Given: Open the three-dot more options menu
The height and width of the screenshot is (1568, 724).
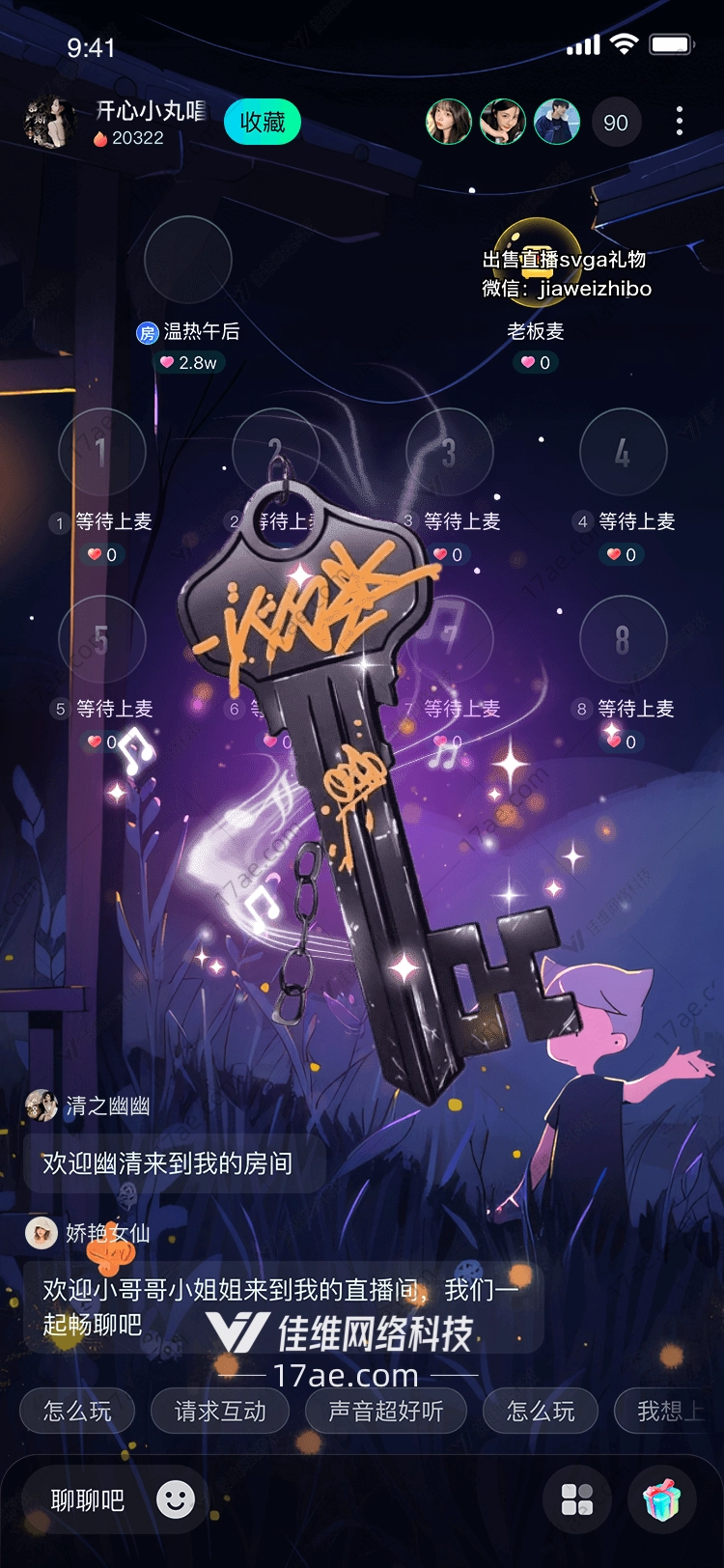Looking at the screenshot, I should [x=680, y=121].
